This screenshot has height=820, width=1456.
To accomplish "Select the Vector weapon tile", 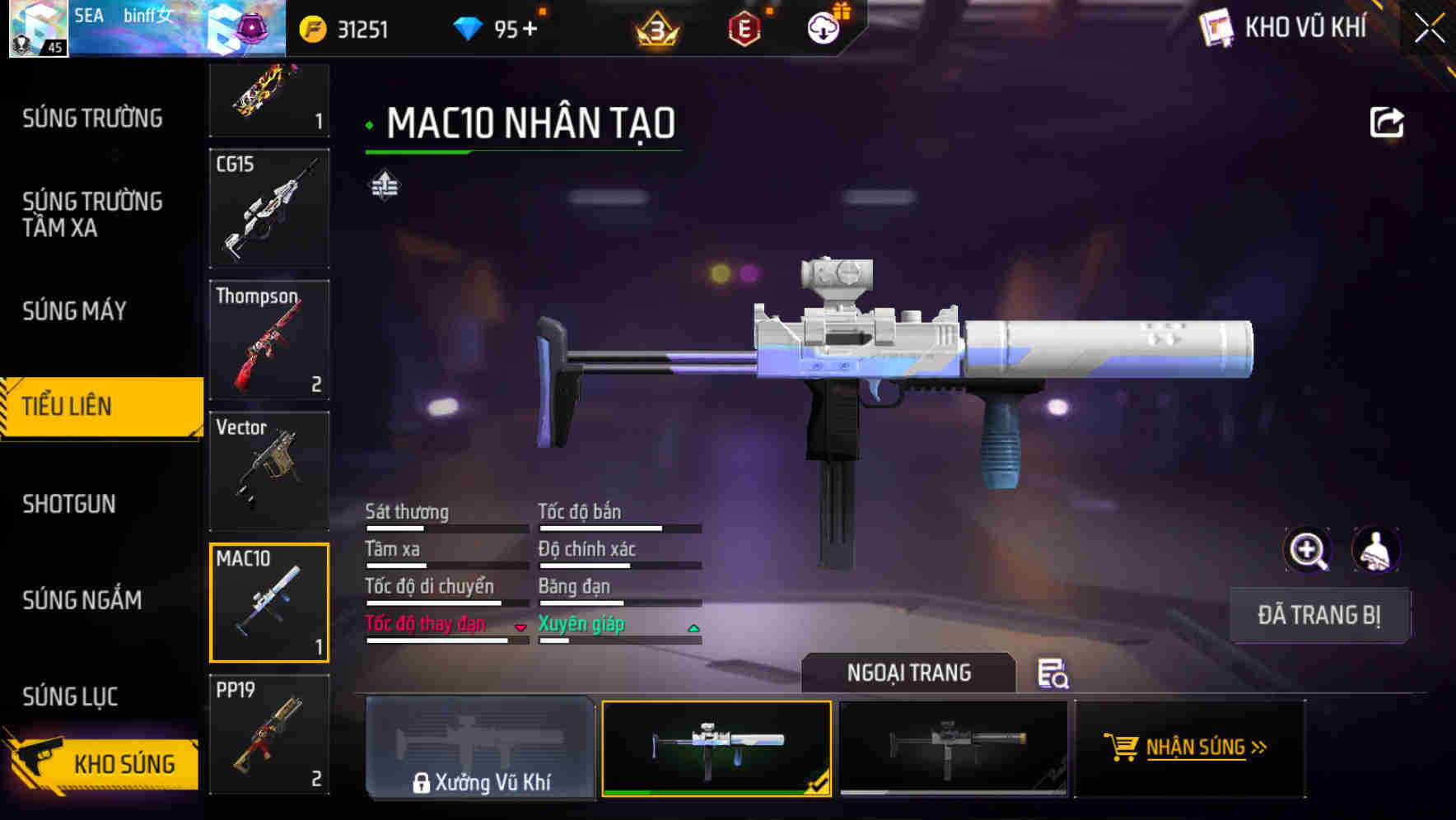I will coord(269,471).
